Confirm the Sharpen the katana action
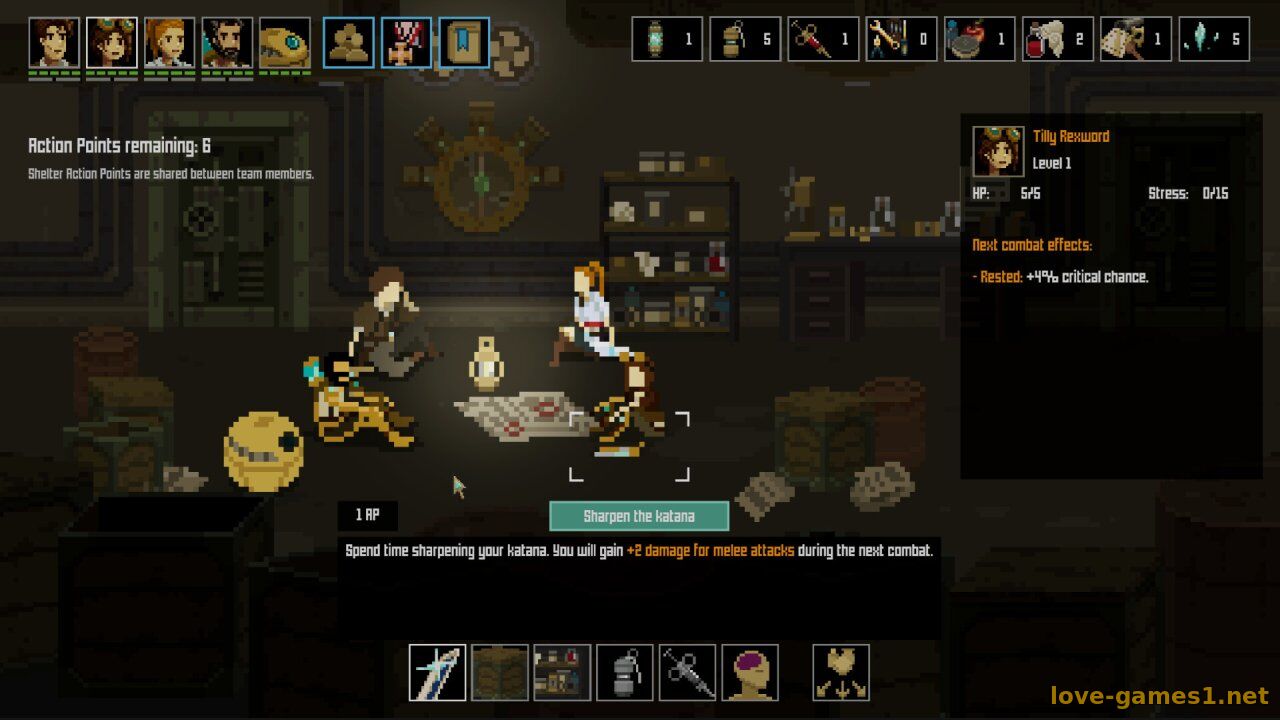This screenshot has width=1280, height=720. pos(639,516)
